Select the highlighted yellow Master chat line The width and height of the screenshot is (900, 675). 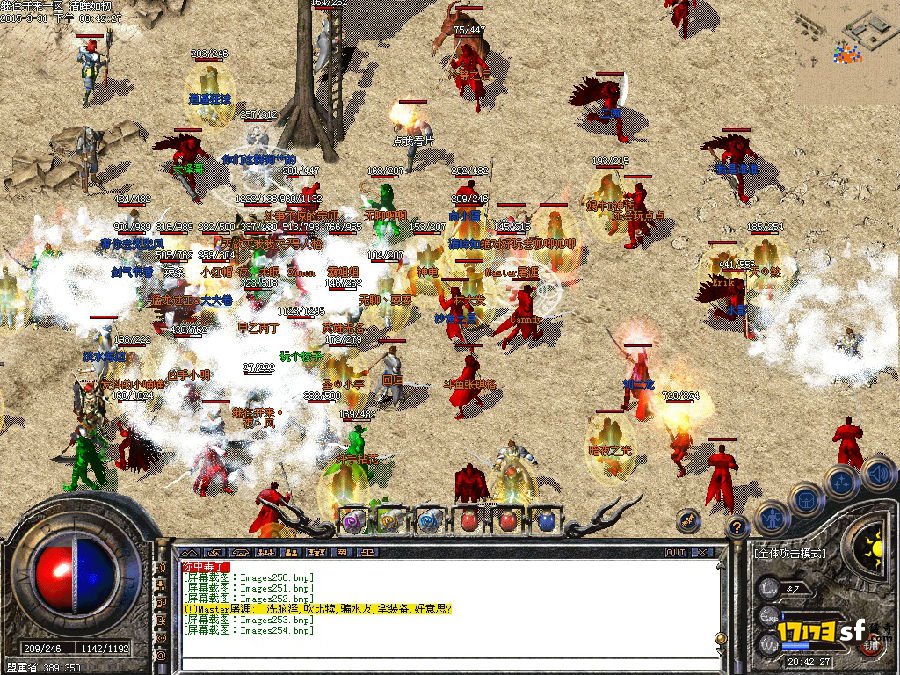[318, 607]
